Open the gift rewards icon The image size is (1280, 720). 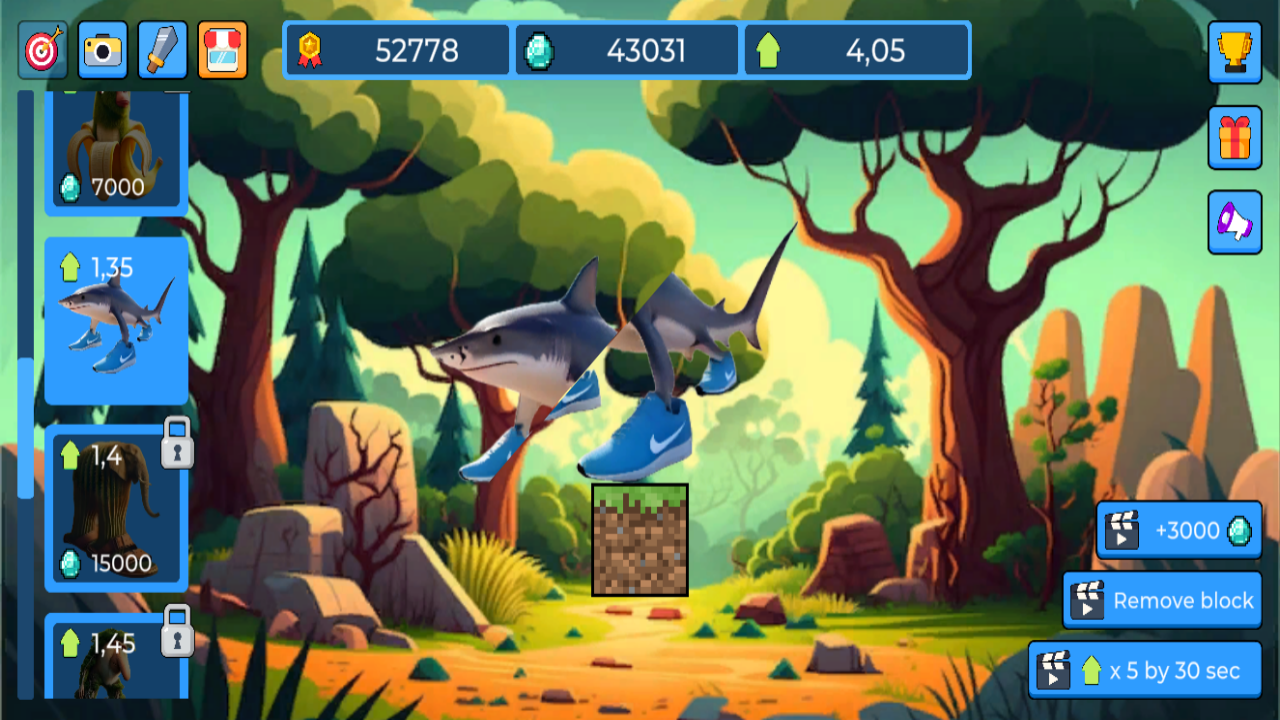1235,136
